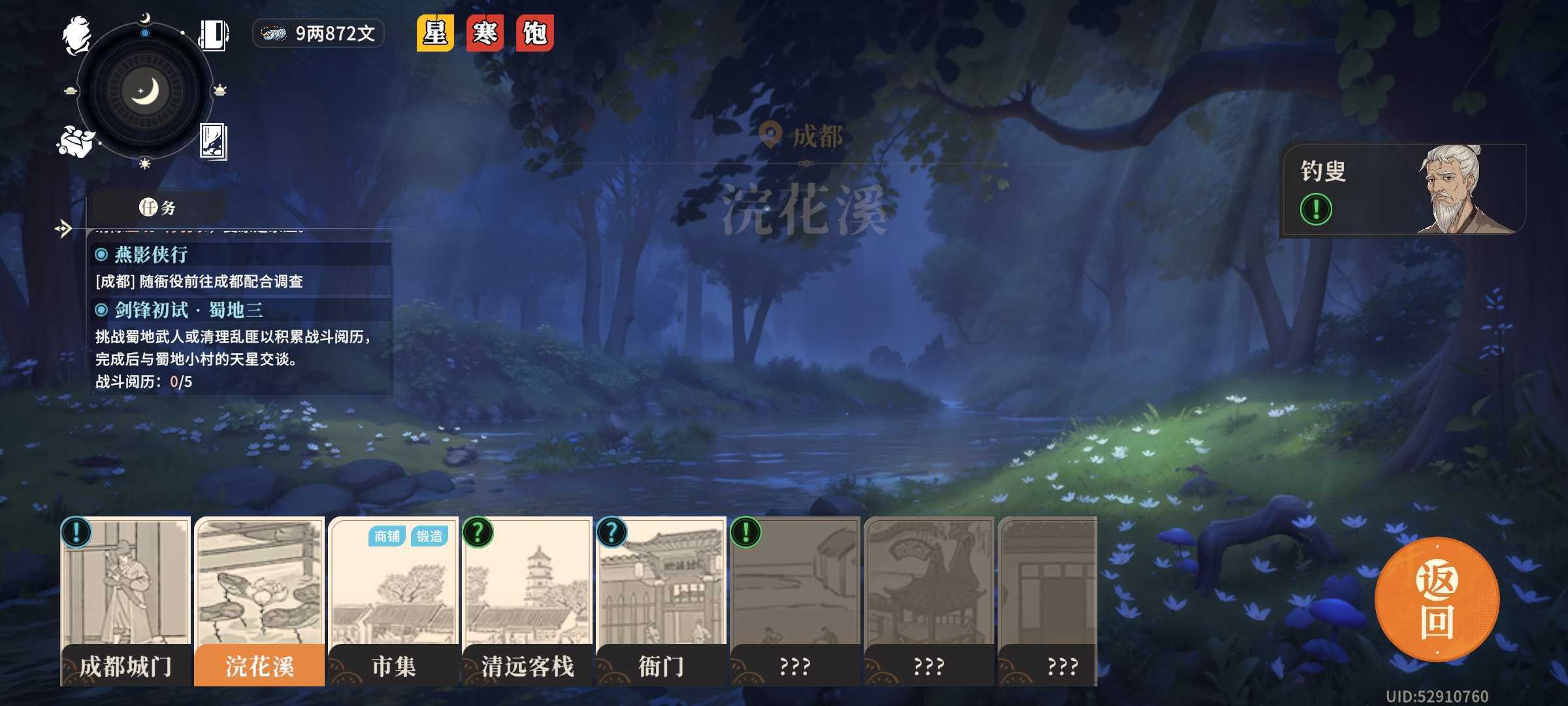Image resolution: width=1568 pixels, height=706 pixels.
Task: Toggle the yellow 星 status tag
Action: click(x=434, y=33)
